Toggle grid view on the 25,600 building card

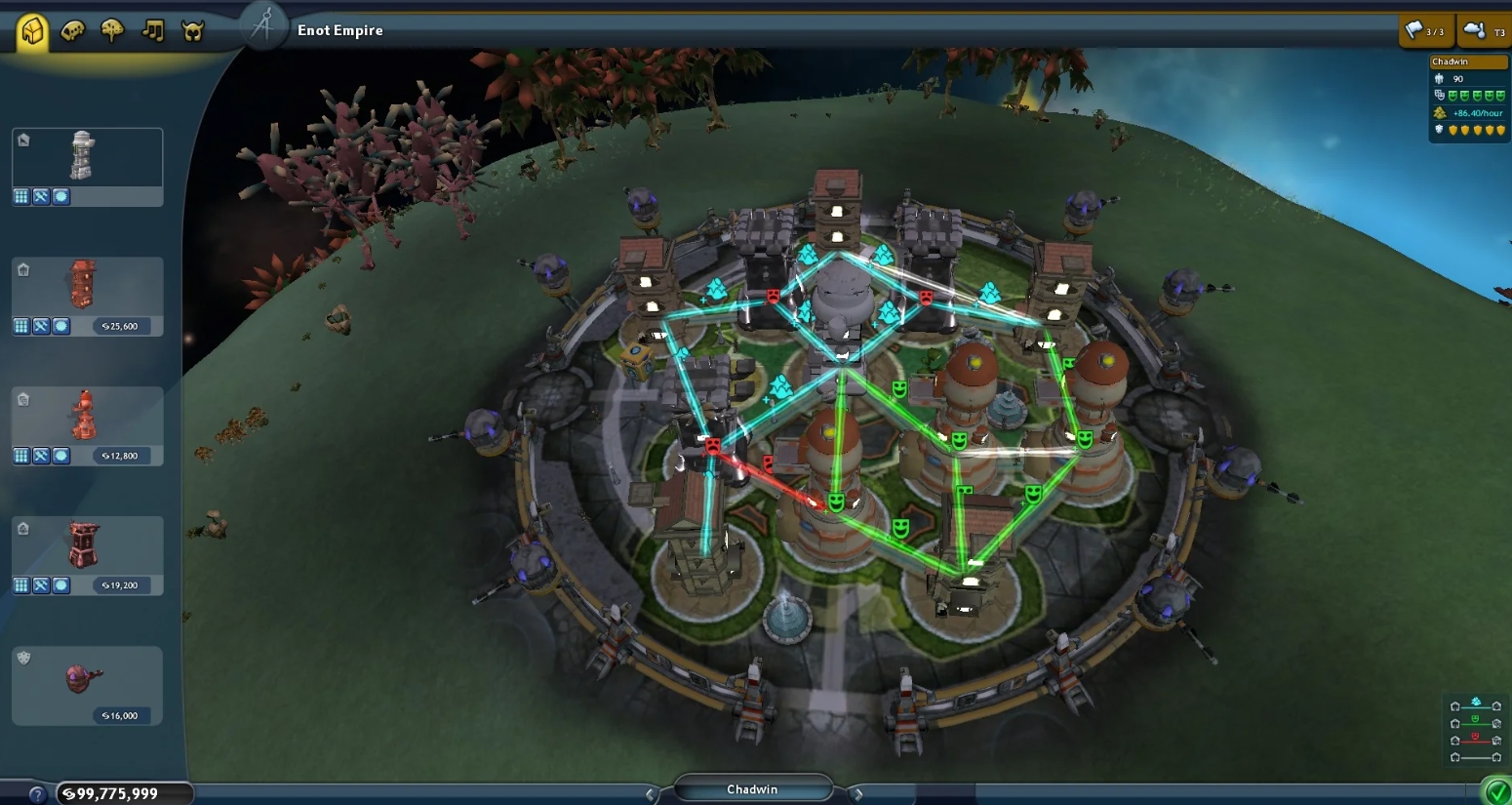(x=21, y=326)
